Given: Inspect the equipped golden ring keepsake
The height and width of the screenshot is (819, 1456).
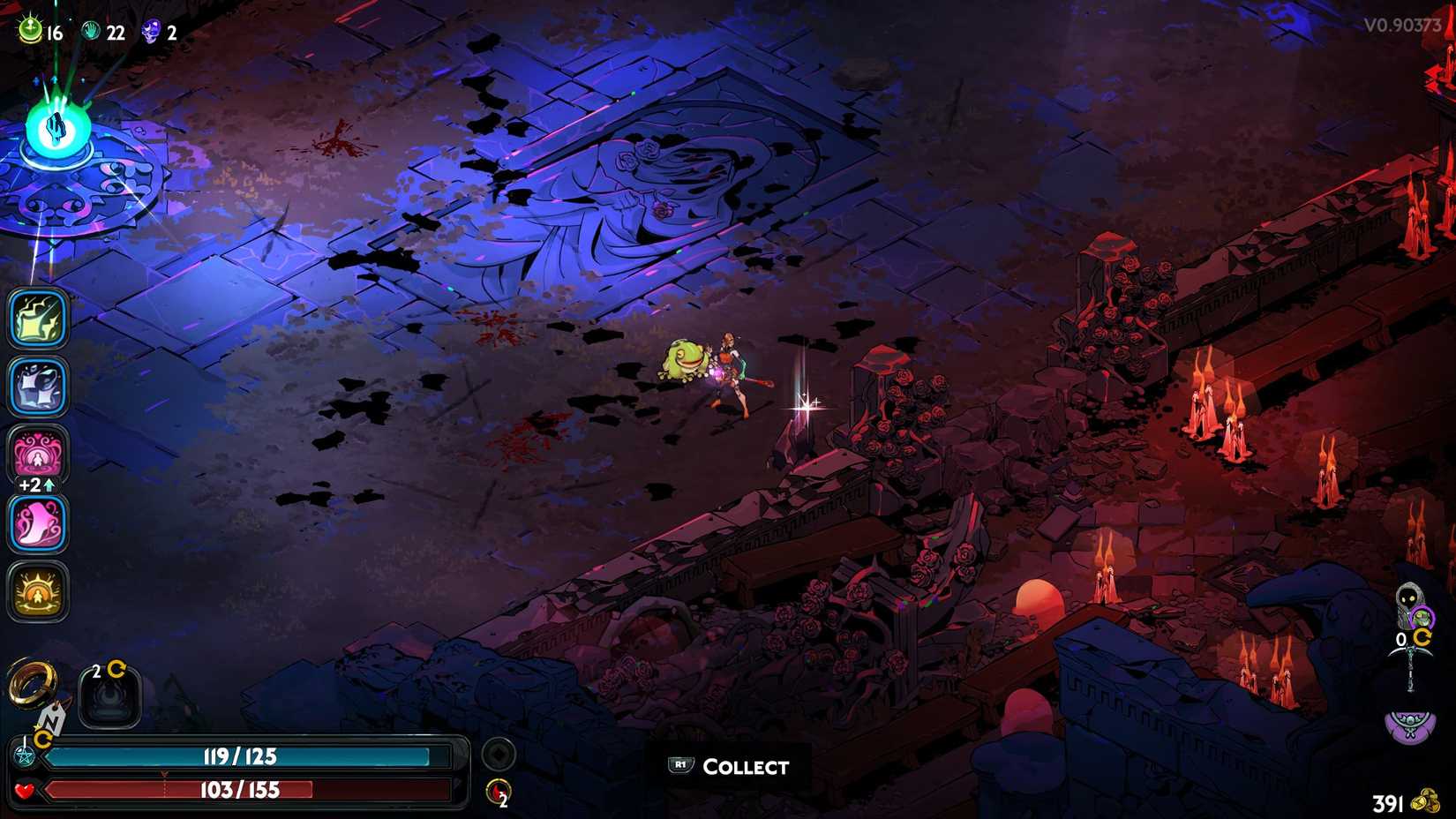Looking at the screenshot, I should pos(32,682).
